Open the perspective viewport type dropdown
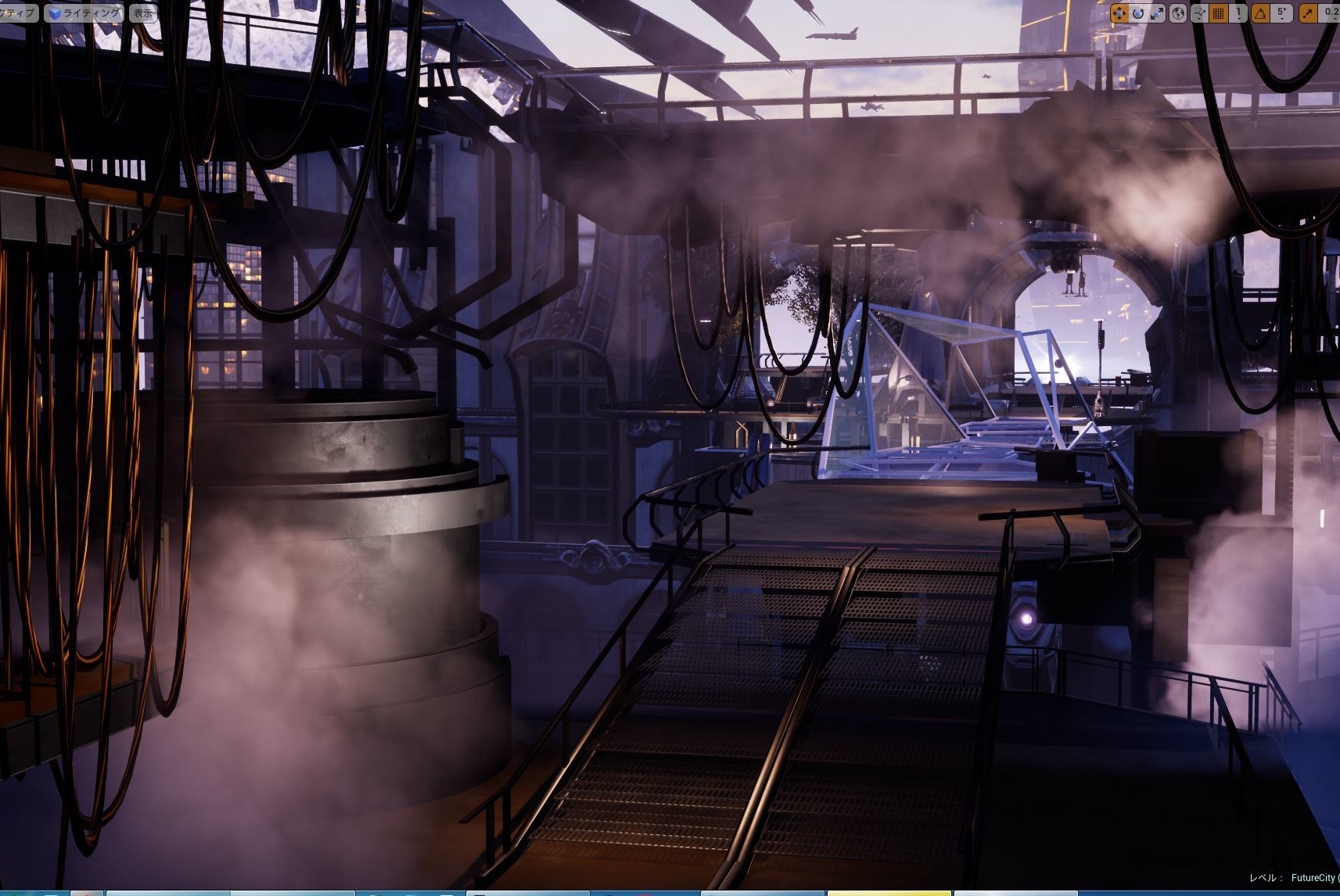The image size is (1340, 896). click(17, 13)
